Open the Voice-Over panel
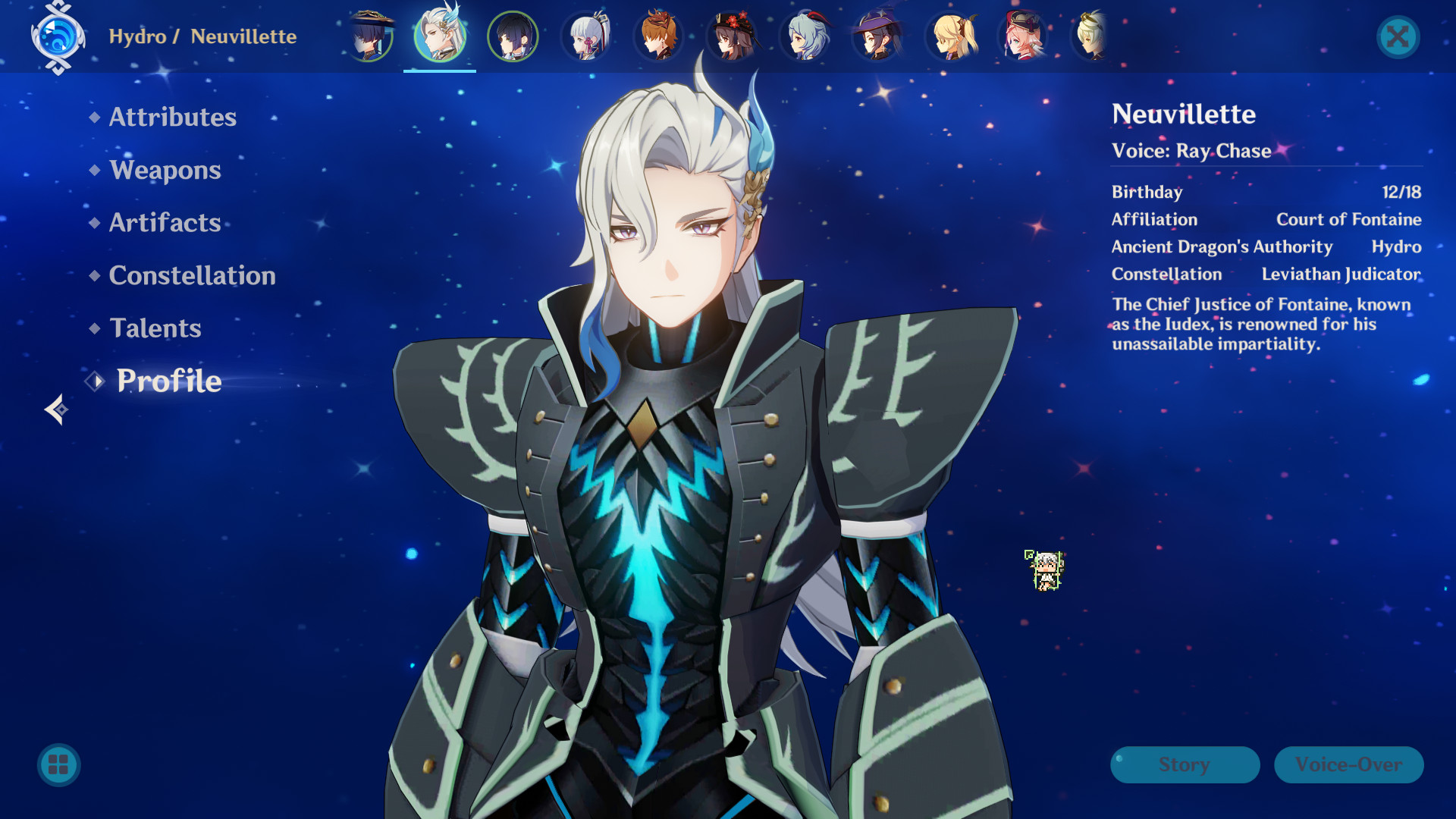Image resolution: width=1456 pixels, height=819 pixels. coord(1348,764)
